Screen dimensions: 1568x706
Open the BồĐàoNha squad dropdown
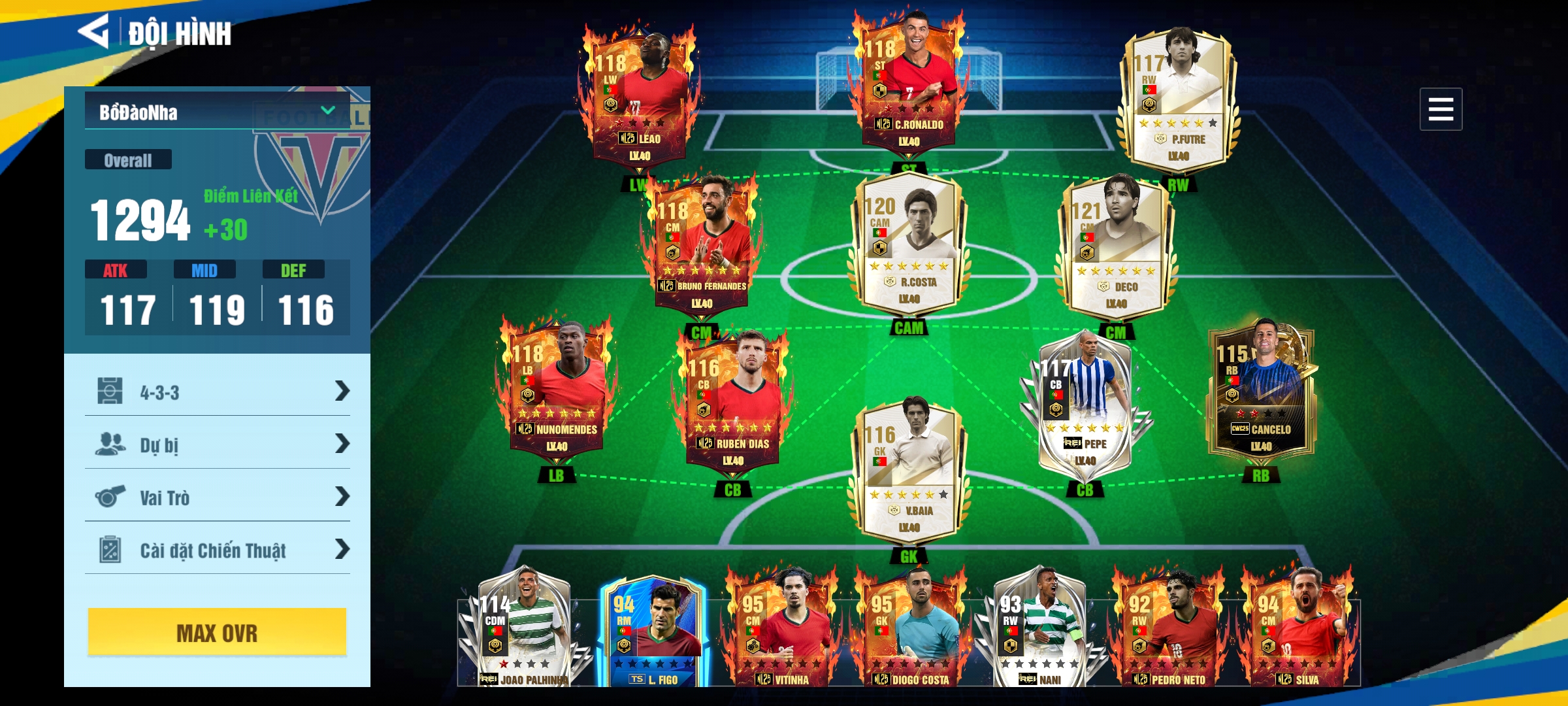coord(218,112)
